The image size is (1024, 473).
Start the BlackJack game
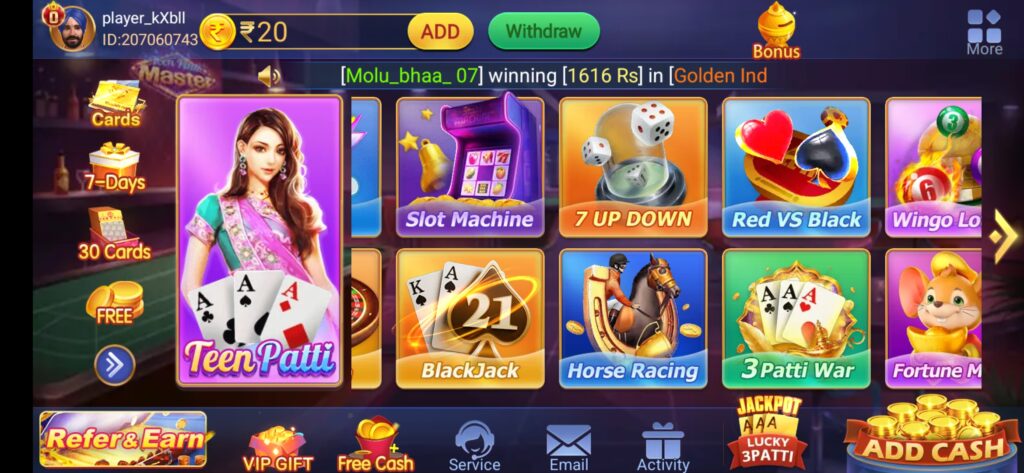click(470, 317)
